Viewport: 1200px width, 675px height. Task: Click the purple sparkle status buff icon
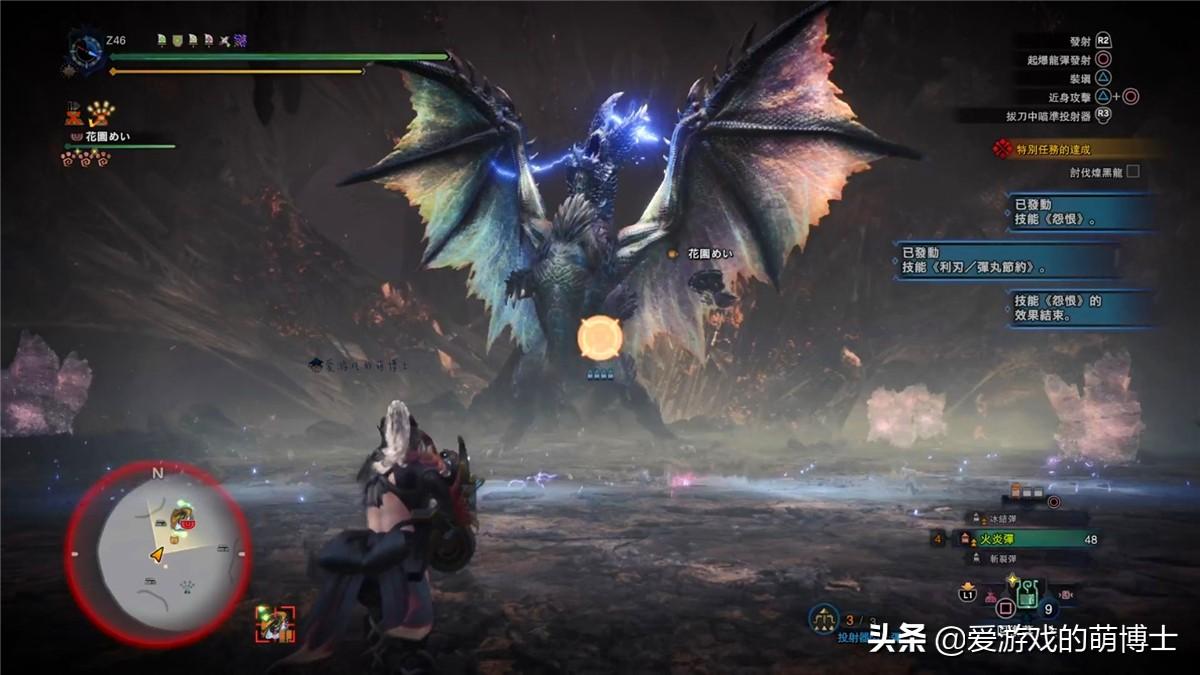click(241, 40)
